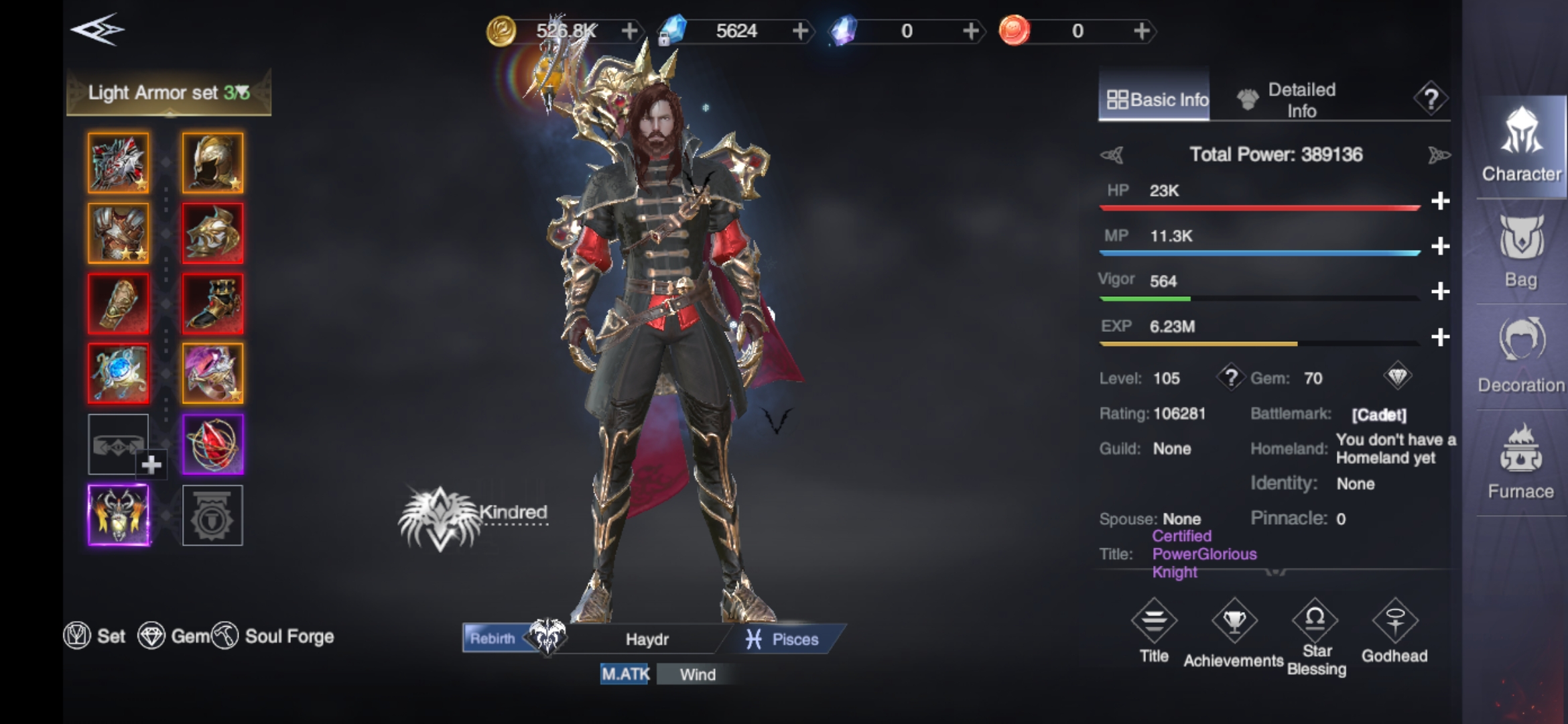Click the plus button beside the HP bar

[x=1440, y=201]
